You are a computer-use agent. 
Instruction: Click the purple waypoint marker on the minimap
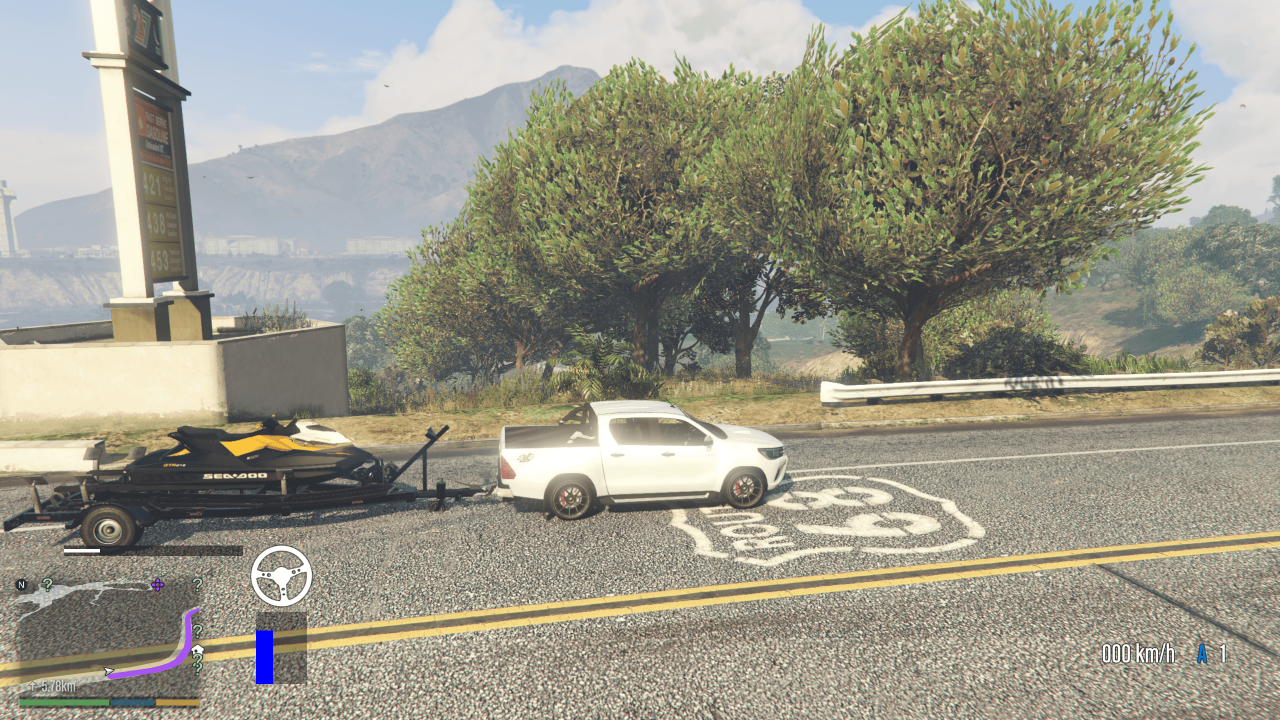point(157,585)
